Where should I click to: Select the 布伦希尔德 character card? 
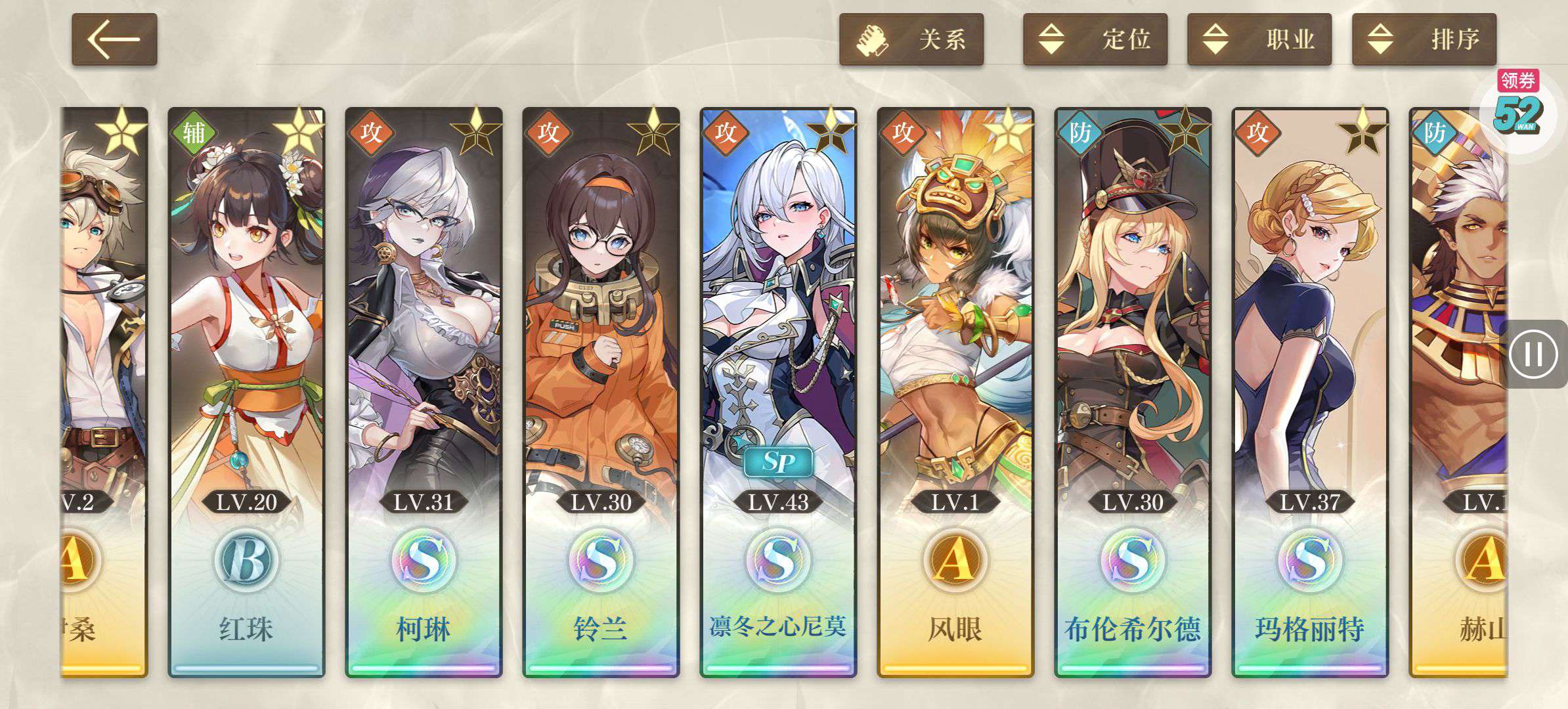coord(1133,392)
